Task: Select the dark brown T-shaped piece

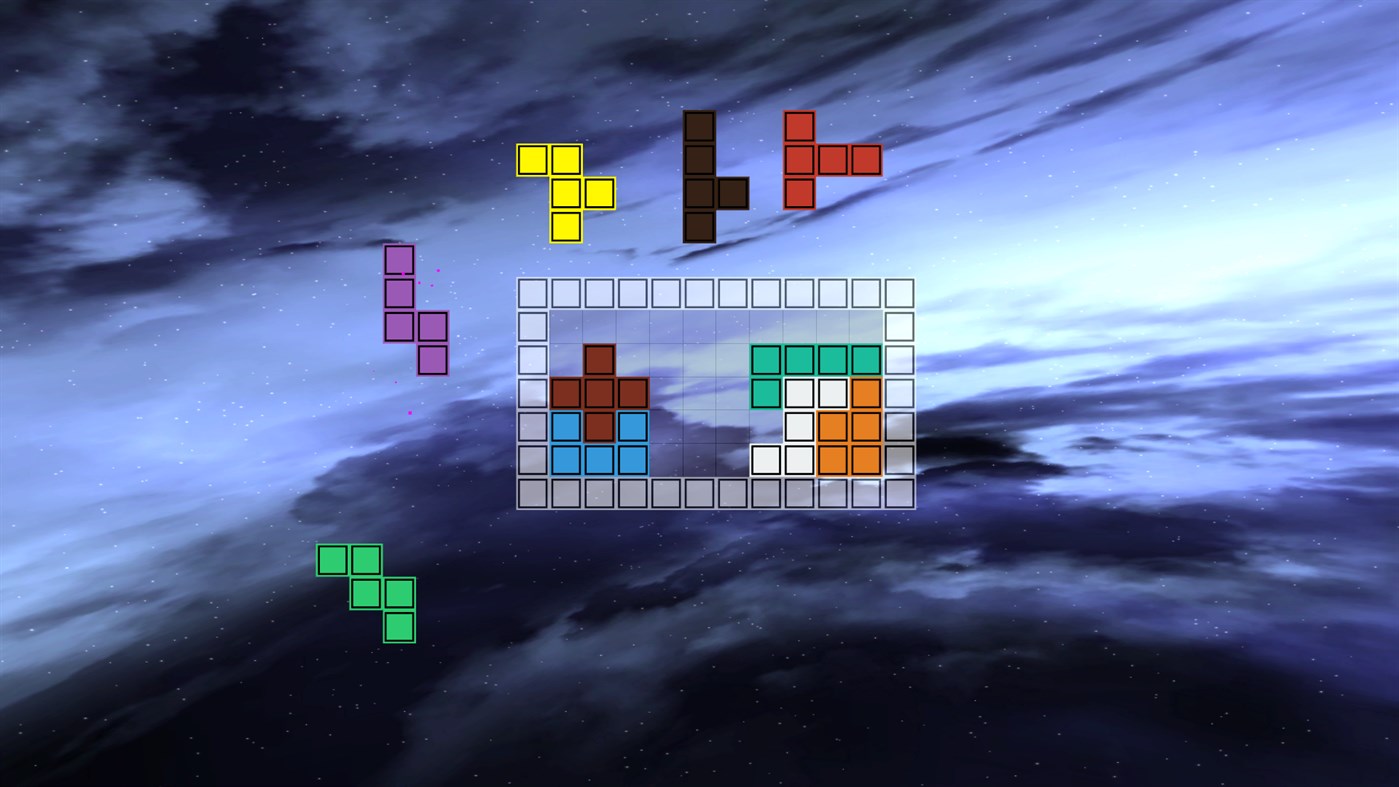Action: [x=700, y=175]
